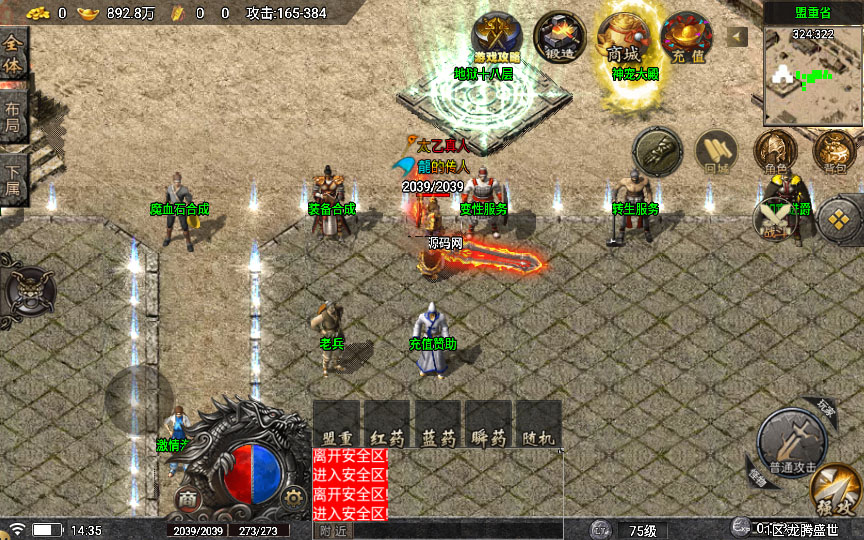Open the 商城 shop
Viewport: 864px width, 540px height.
click(623, 37)
